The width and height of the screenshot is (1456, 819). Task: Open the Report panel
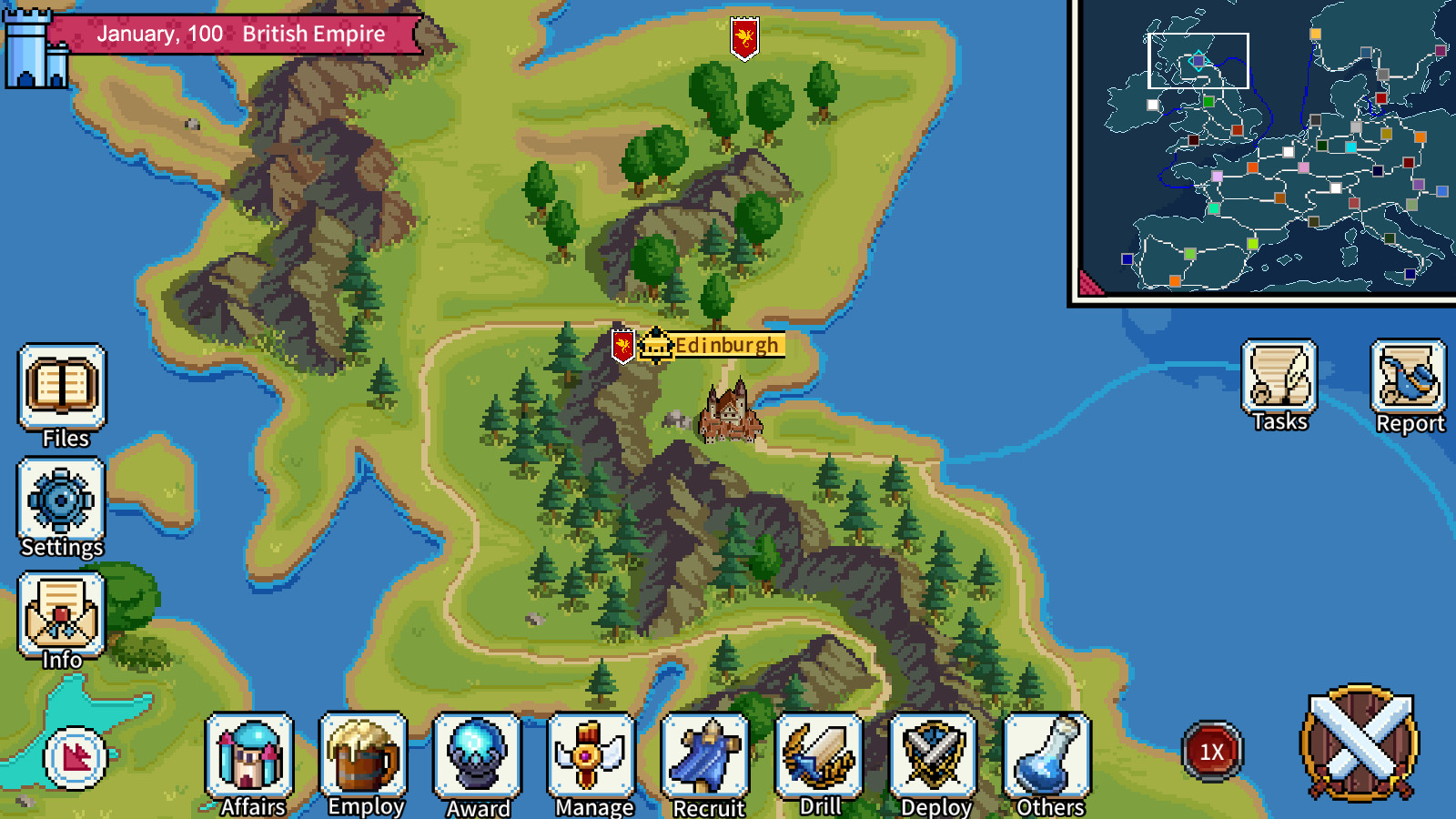(1409, 382)
